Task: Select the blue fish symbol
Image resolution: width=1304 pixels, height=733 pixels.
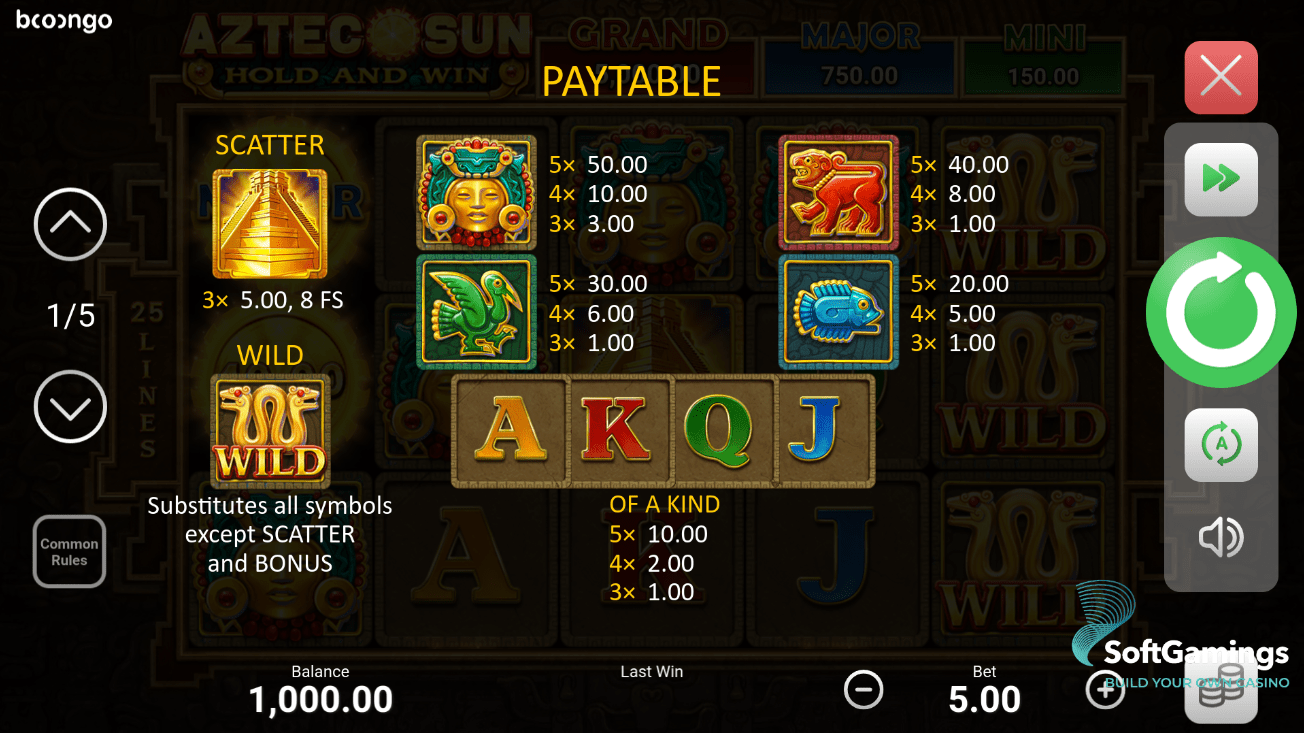Action: (x=838, y=310)
